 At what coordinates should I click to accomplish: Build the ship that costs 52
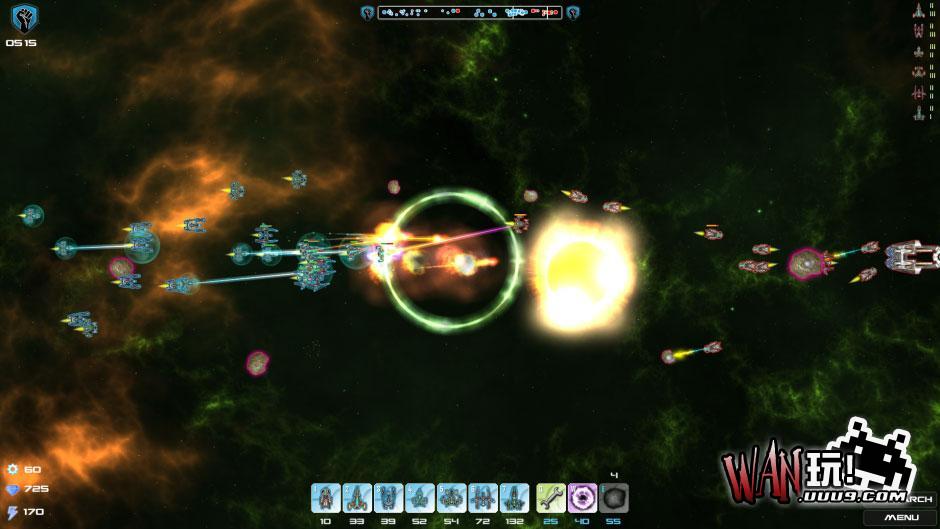(x=420, y=497)
